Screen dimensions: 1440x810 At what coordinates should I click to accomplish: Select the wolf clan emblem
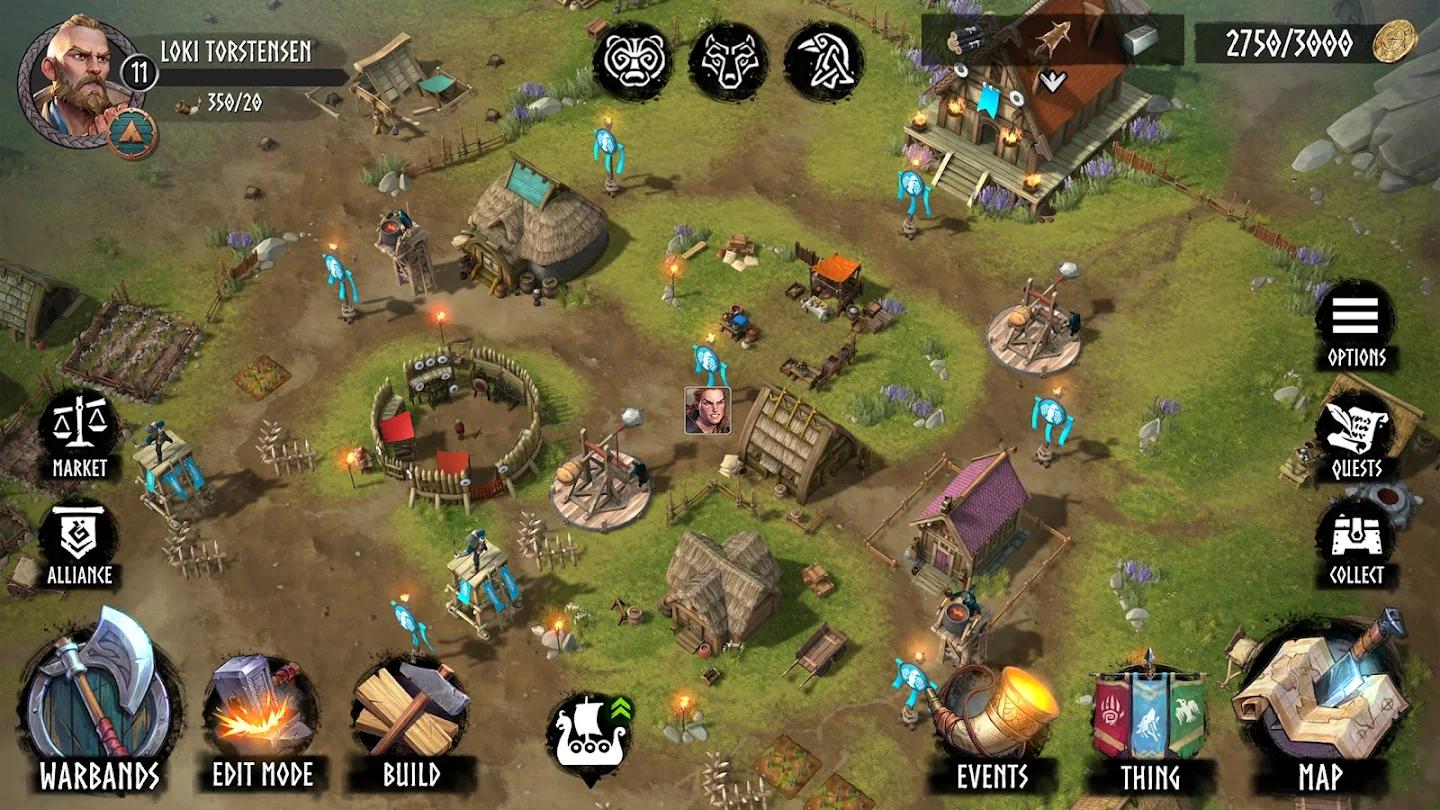728,61
